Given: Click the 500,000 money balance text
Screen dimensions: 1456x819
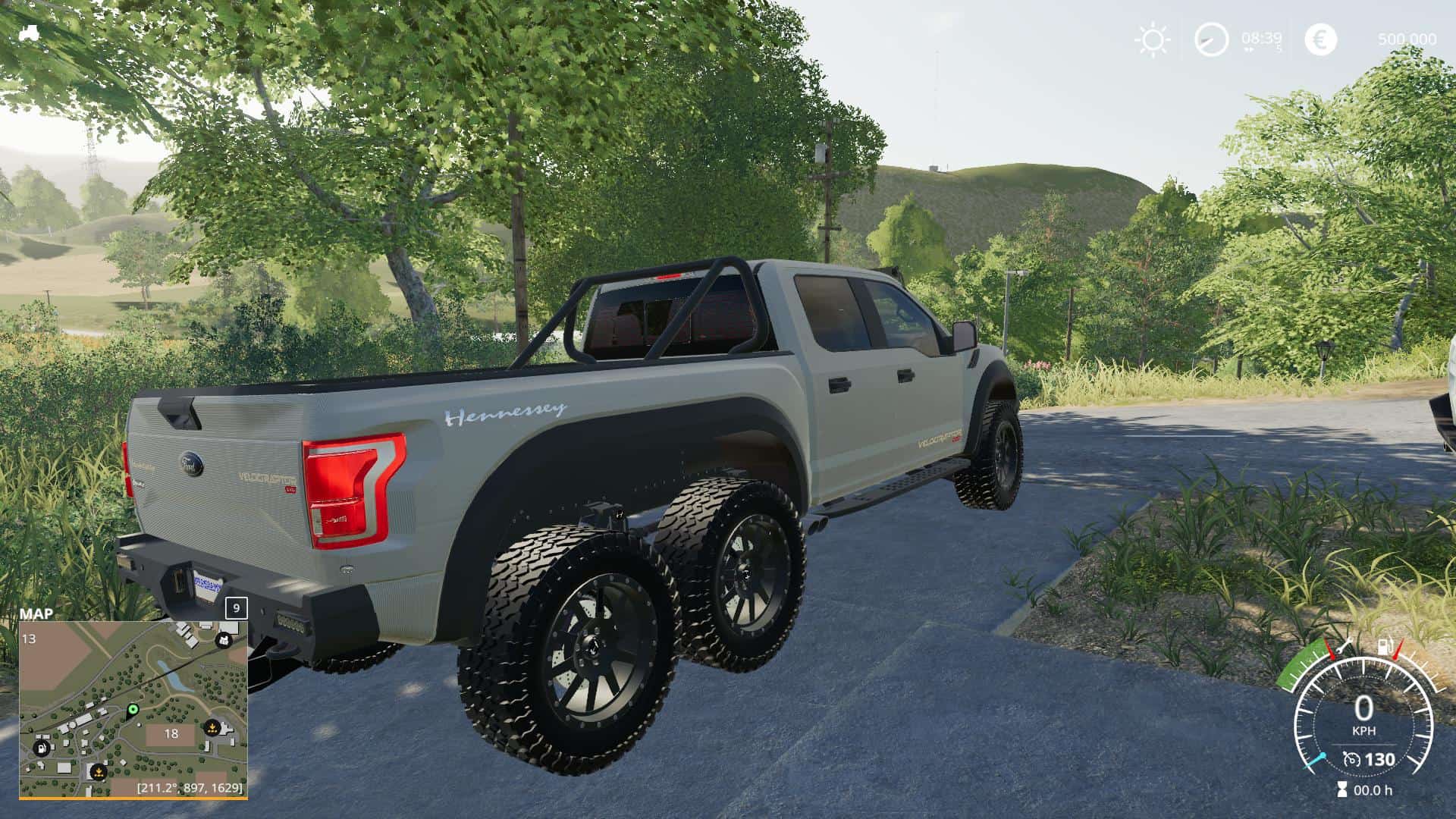Looking at the screenshot, I should [1407, 39].
